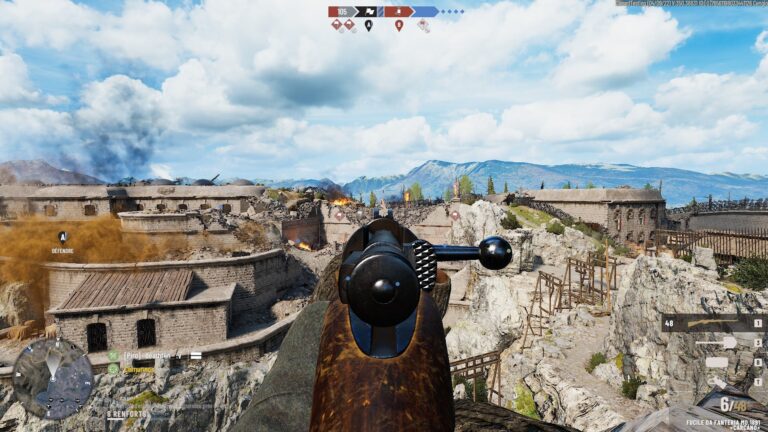This screenshot has width=768, height=432.
Task: Select the black objective A pin
Action: (x=368, y=25)
